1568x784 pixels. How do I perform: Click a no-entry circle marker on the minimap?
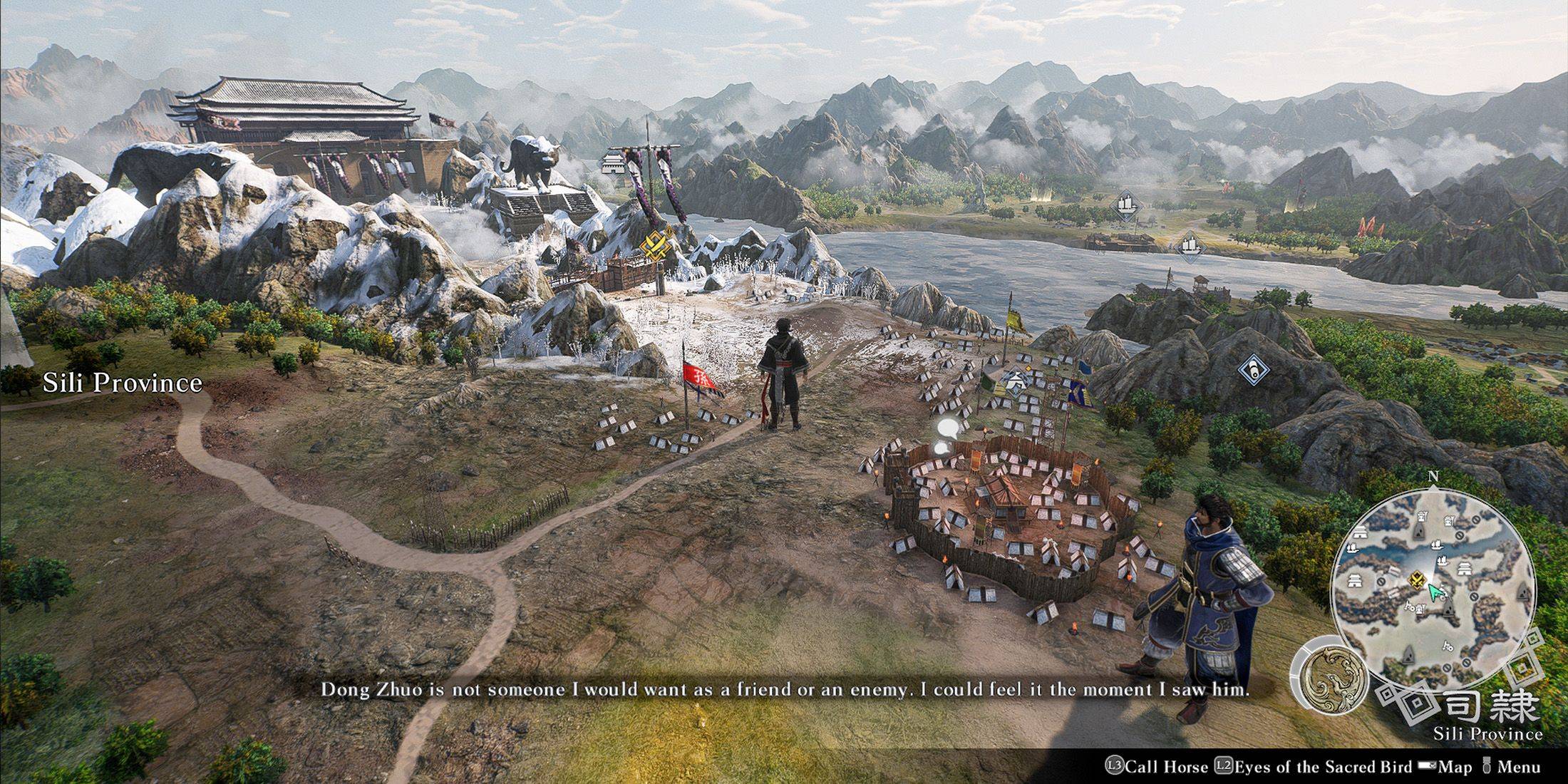click(1461, 535)
